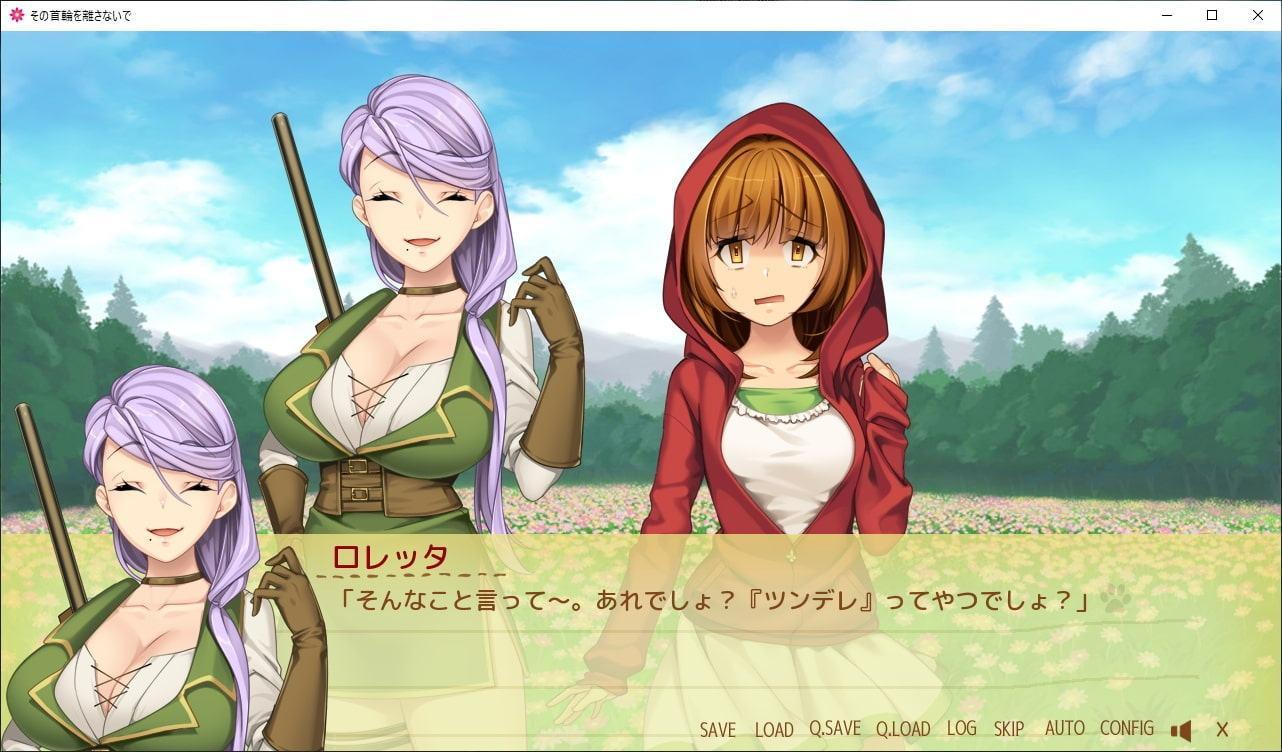The image size is (1282, 752).
Task: Minimize the game window
Action: pos(1166,15)
